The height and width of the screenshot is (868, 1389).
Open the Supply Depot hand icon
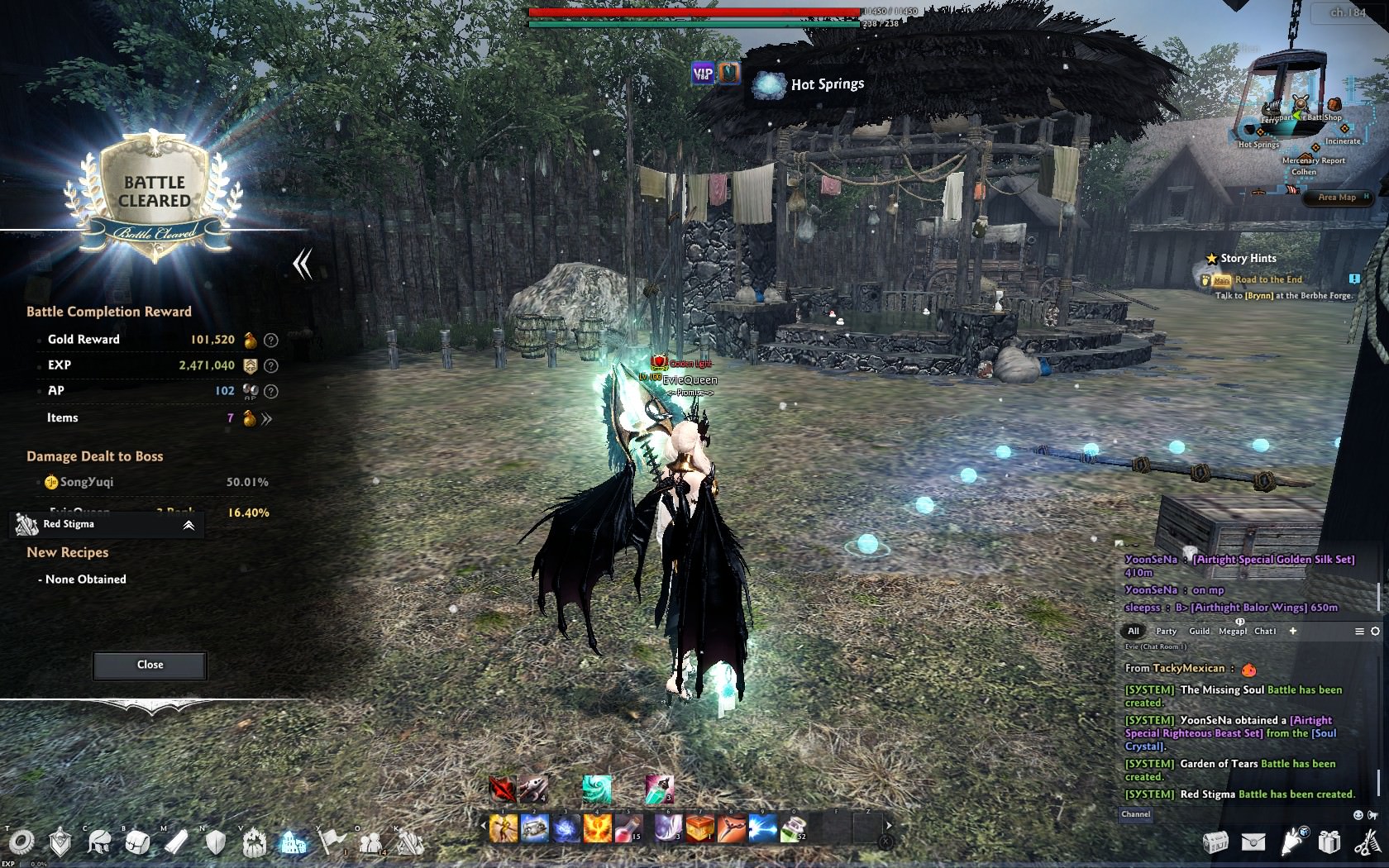(1291, 842)
